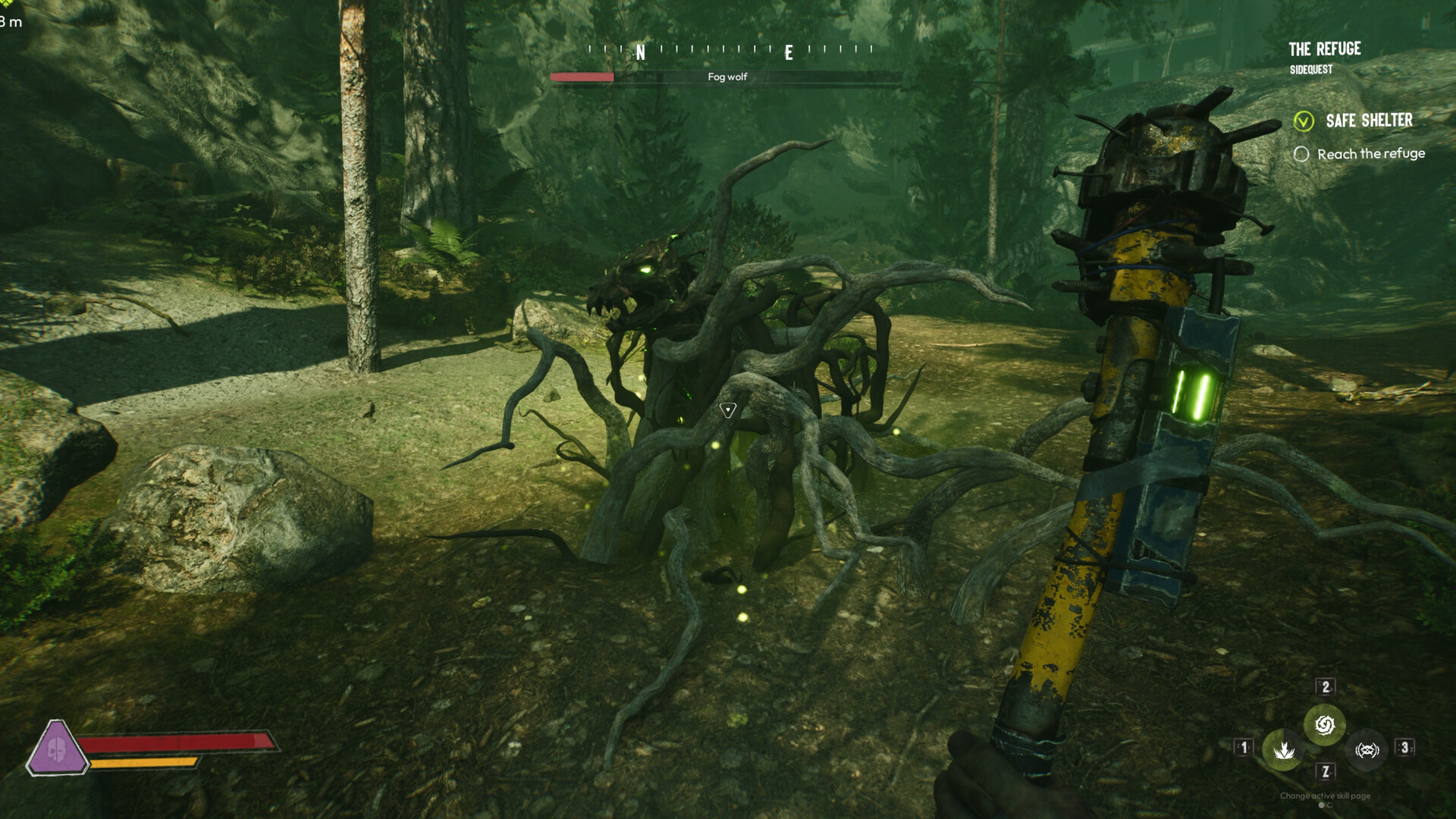Viewport: 1456px width, 819px height.
Task: Open the Safe Shelter quest objective
Action: [x=1368, y=121]
